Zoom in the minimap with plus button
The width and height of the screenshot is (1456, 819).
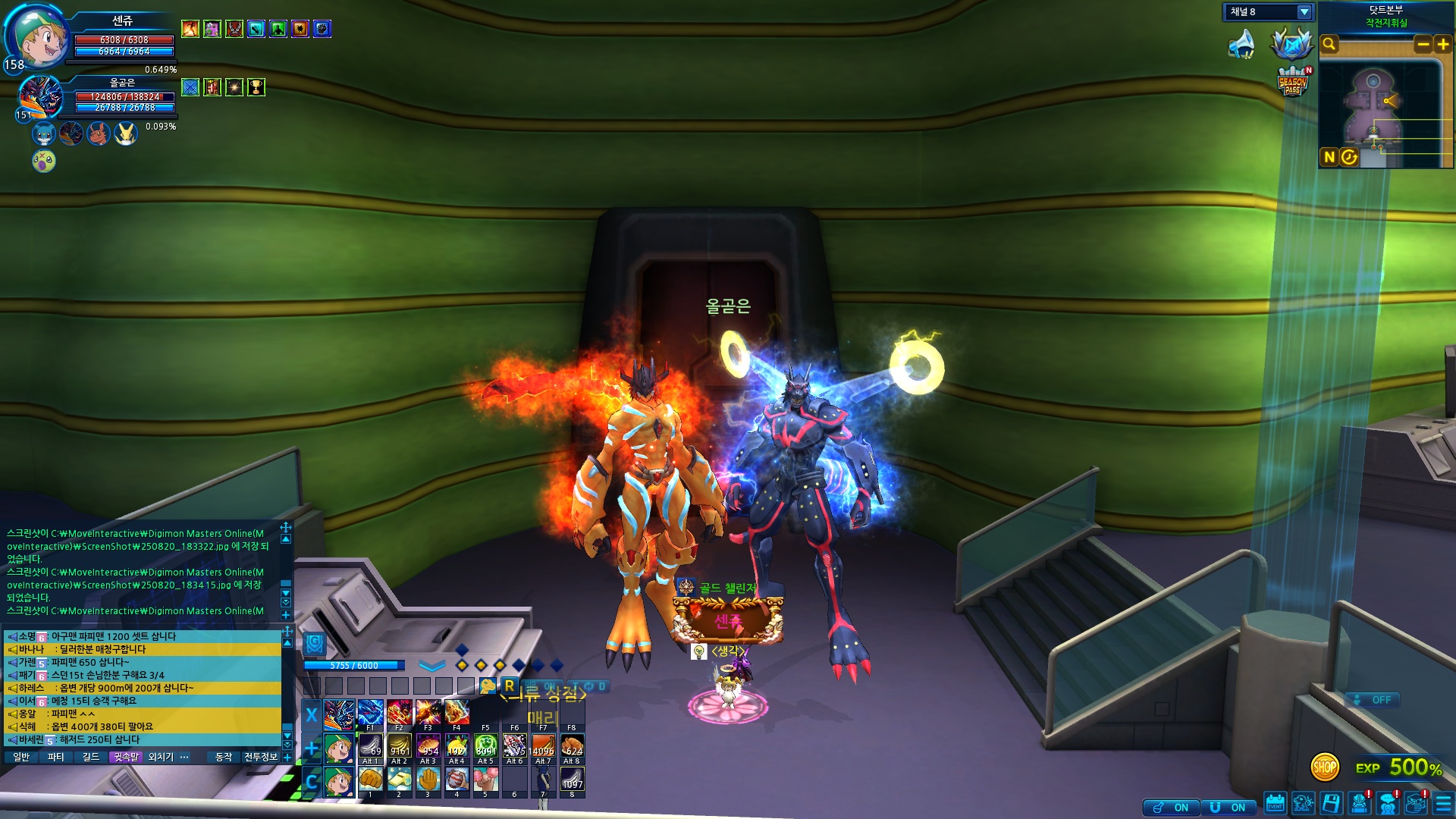click(1442, 45)
